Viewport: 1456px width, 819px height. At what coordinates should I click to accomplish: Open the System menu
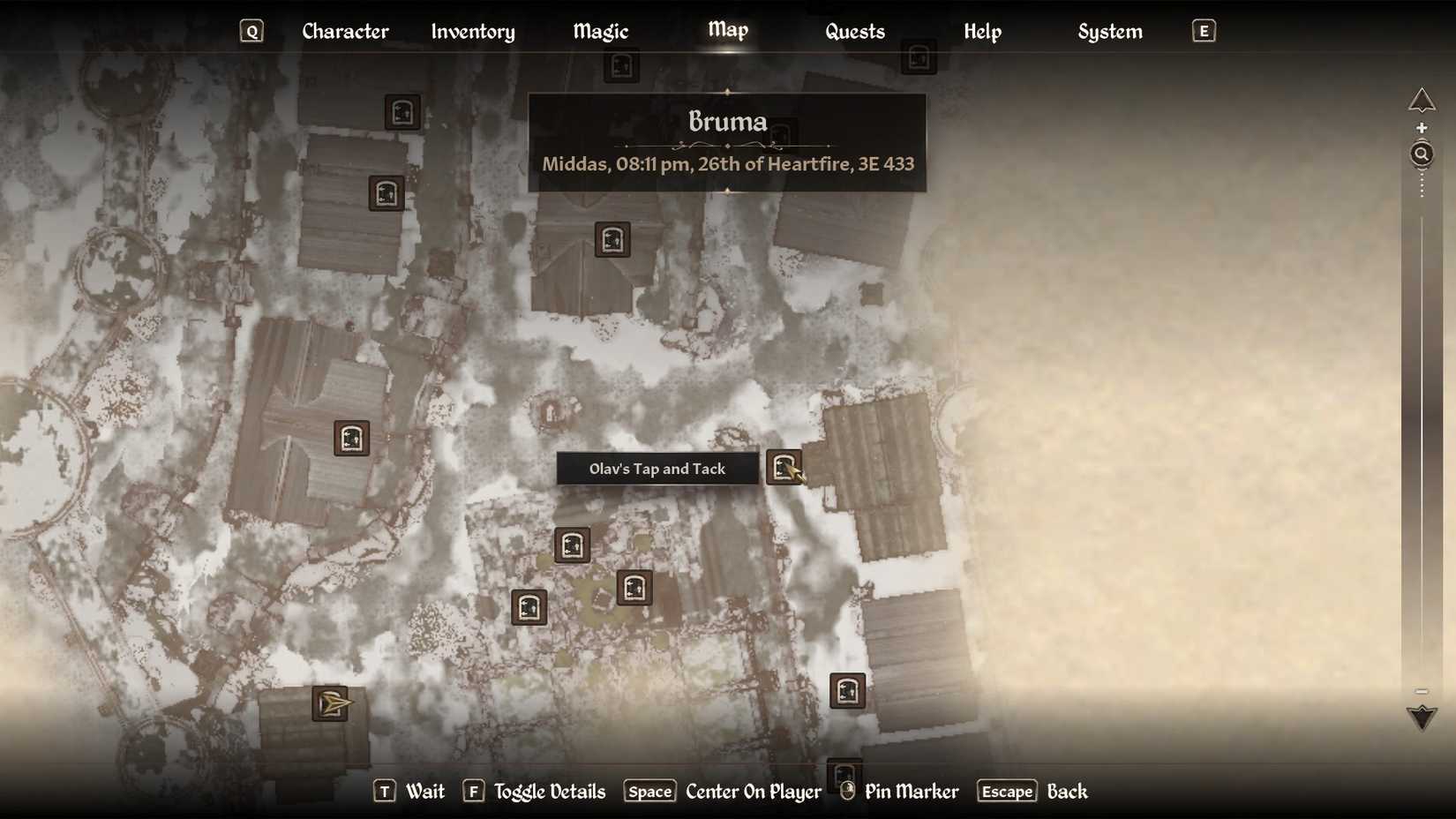[x=1109, y=32]
